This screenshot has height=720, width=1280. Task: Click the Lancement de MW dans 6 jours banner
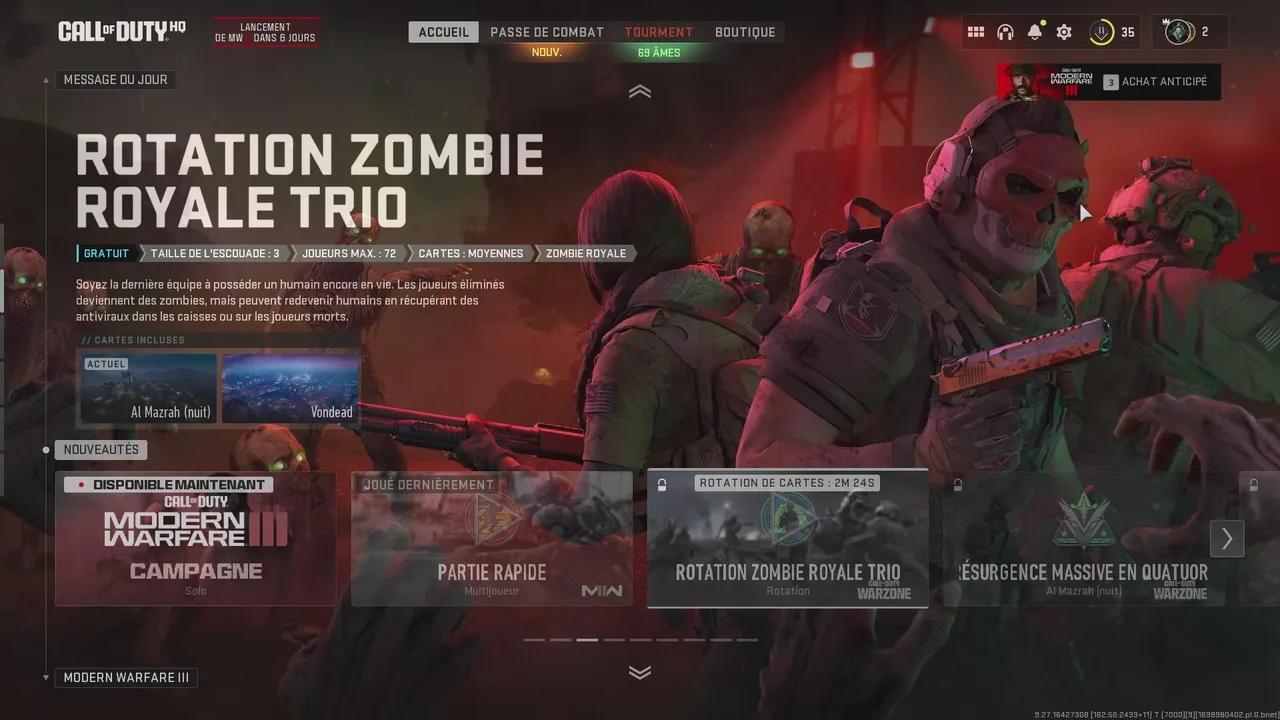pos(265,31)
